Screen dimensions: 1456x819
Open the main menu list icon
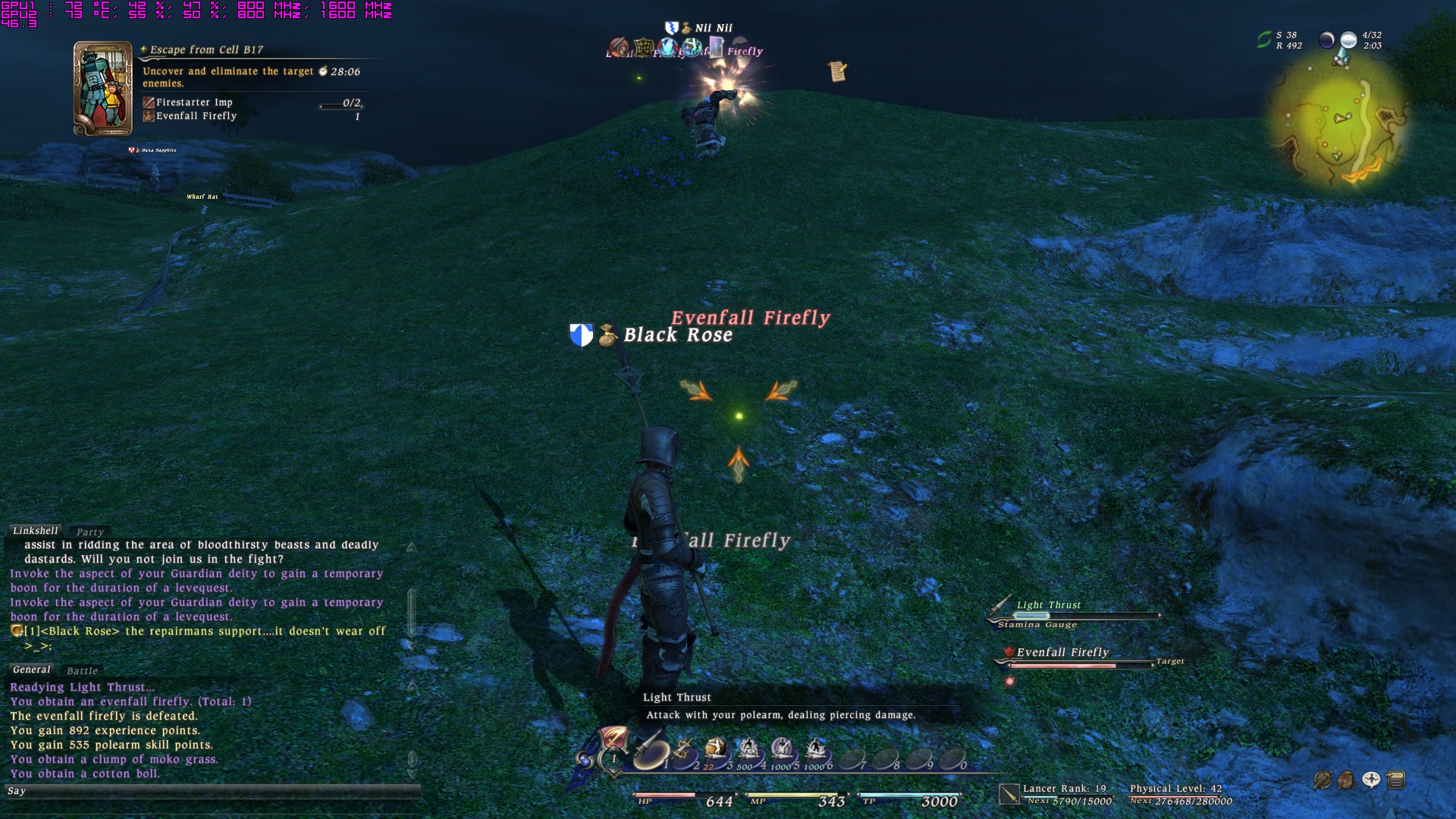click(1396, 780)
